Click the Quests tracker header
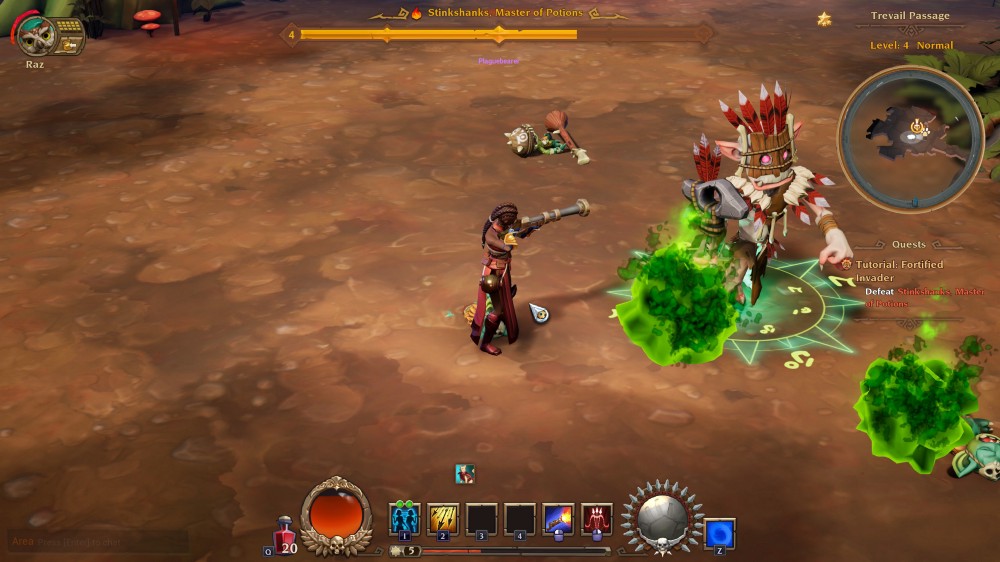The width and height of the screenshot is (1000, 562). pyautogui.click(x=909, y=244)
